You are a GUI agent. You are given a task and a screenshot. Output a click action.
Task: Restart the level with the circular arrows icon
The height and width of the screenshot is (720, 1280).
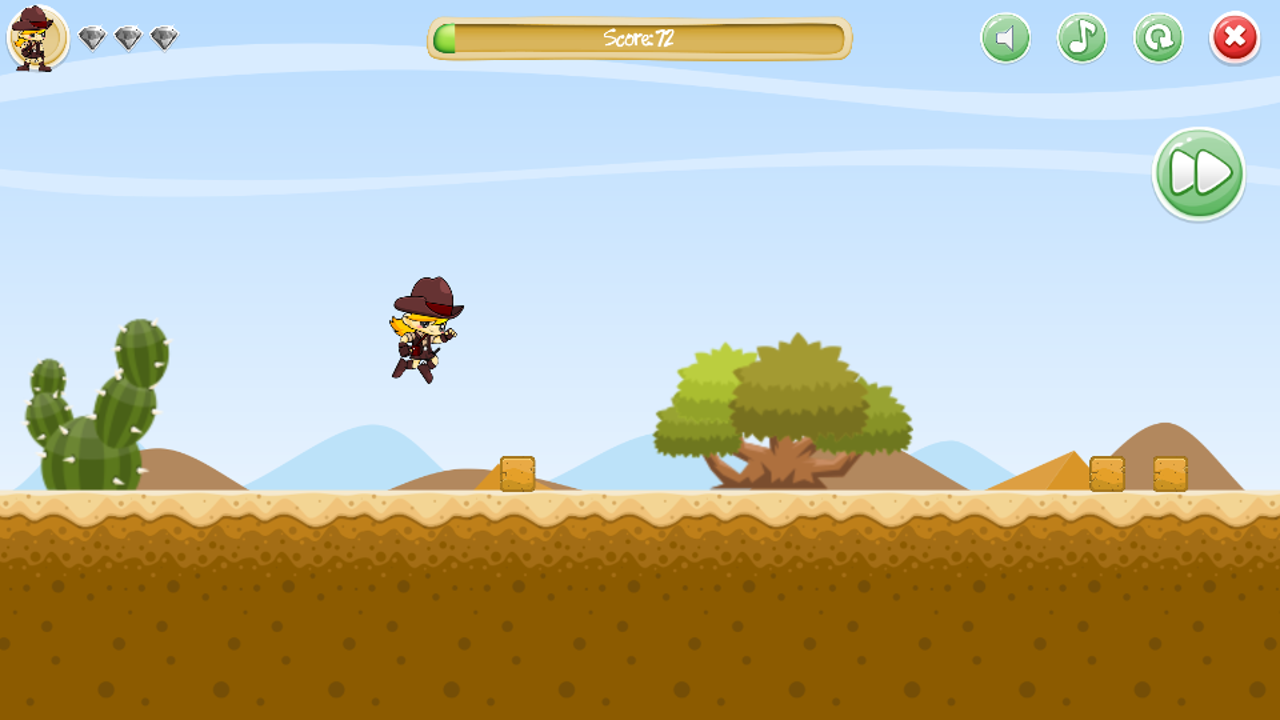(1158, 38)
